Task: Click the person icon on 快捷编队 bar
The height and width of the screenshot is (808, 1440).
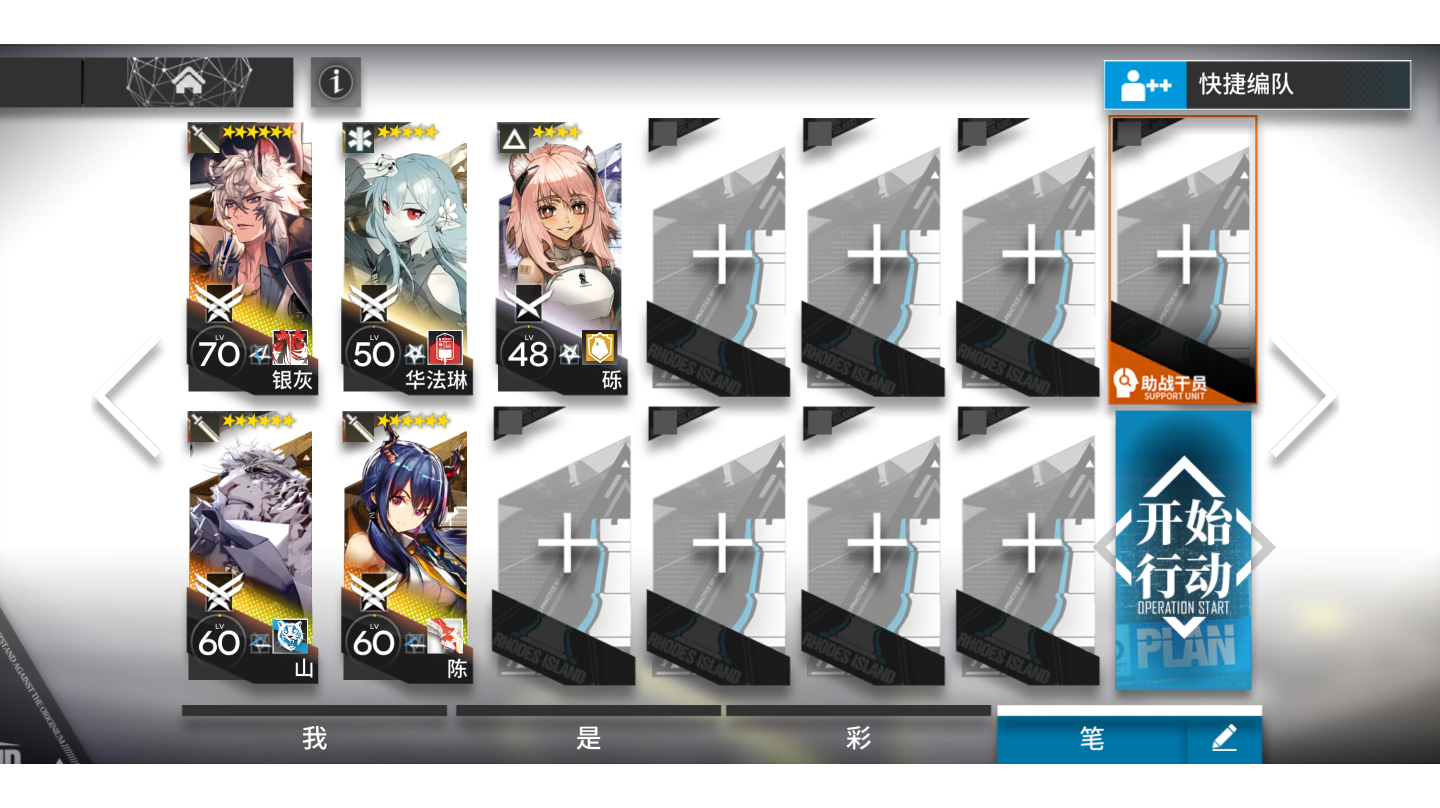Action: coord(1144,85)
